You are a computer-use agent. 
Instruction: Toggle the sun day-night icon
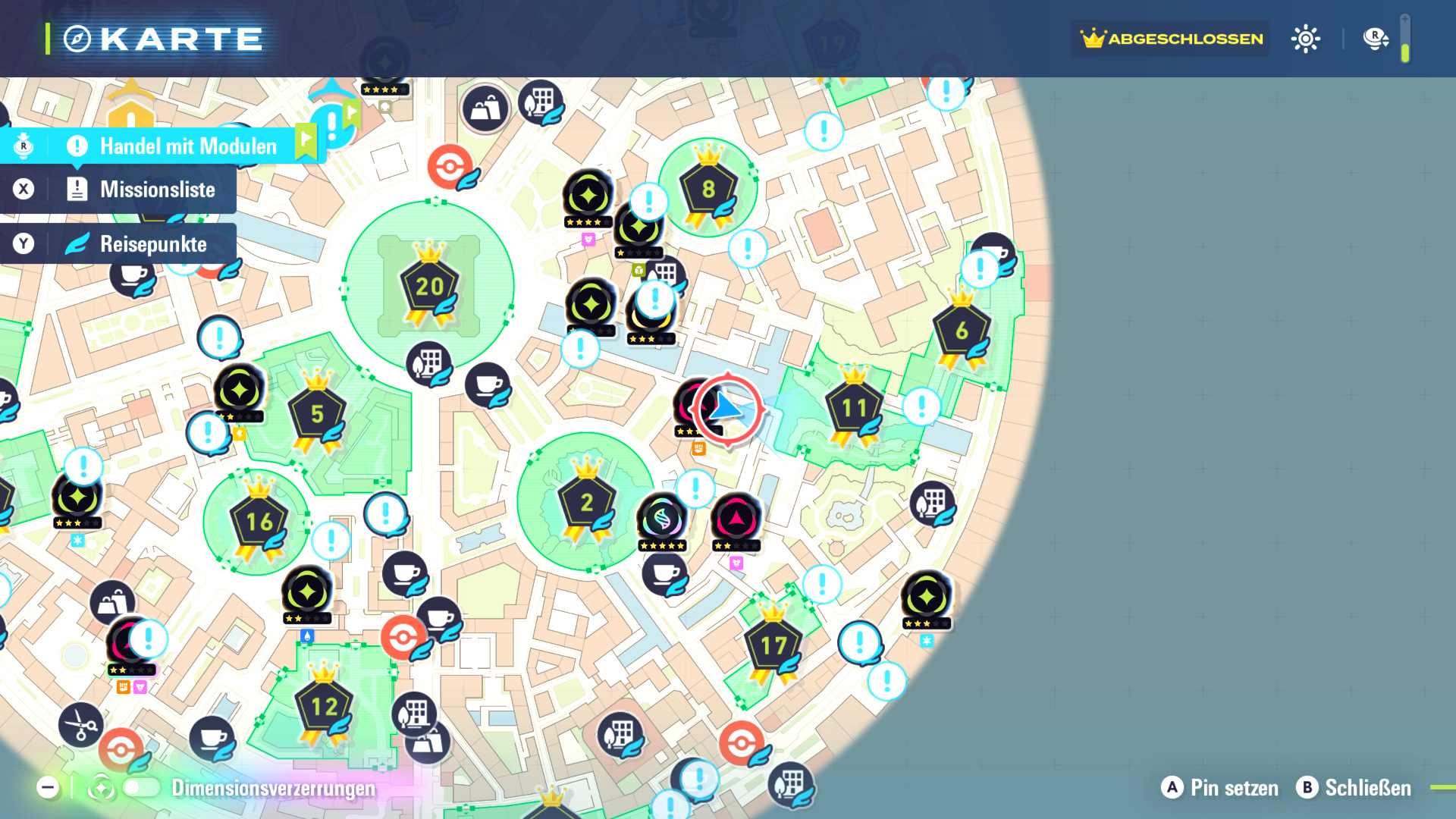(1305, 39)
